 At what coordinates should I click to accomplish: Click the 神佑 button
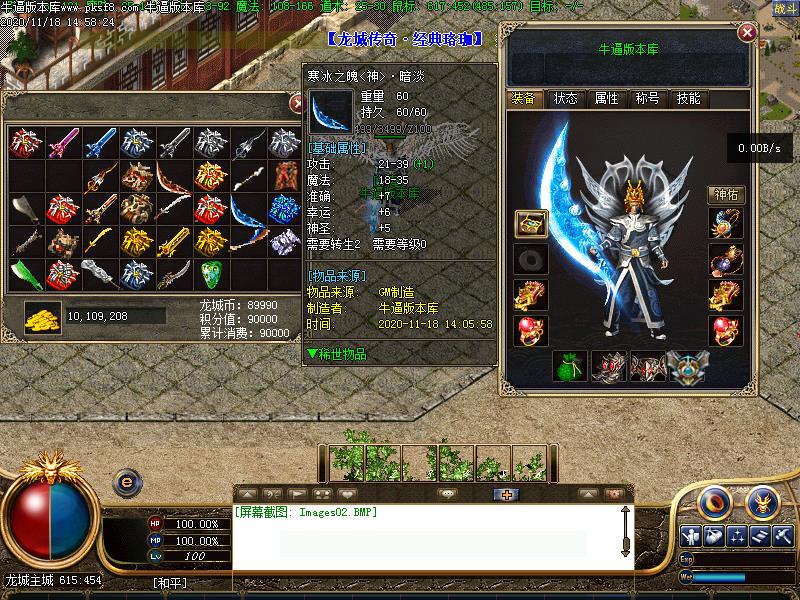click(x=727, y=195)
